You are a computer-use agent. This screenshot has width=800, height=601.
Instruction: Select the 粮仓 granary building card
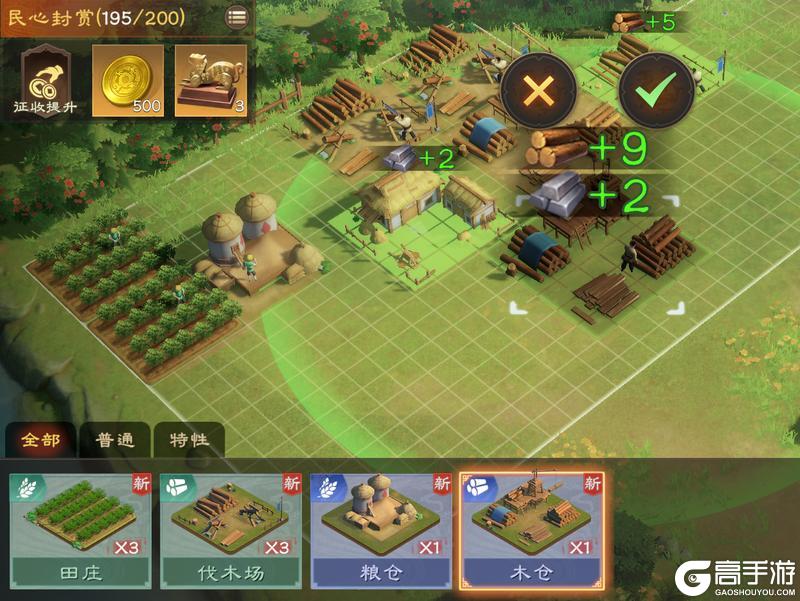380,530
